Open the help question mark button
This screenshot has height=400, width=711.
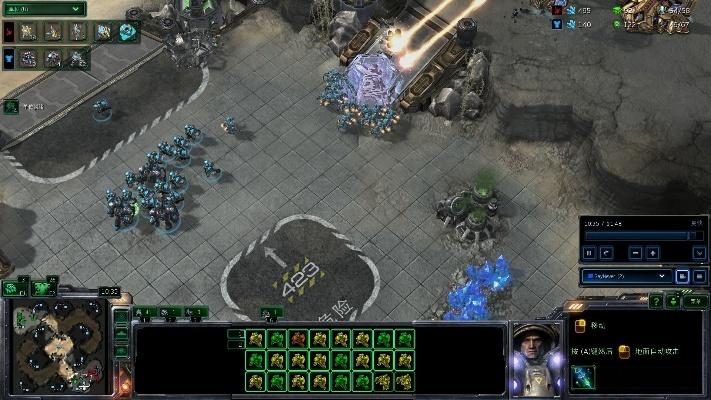[x=655, y=300]
